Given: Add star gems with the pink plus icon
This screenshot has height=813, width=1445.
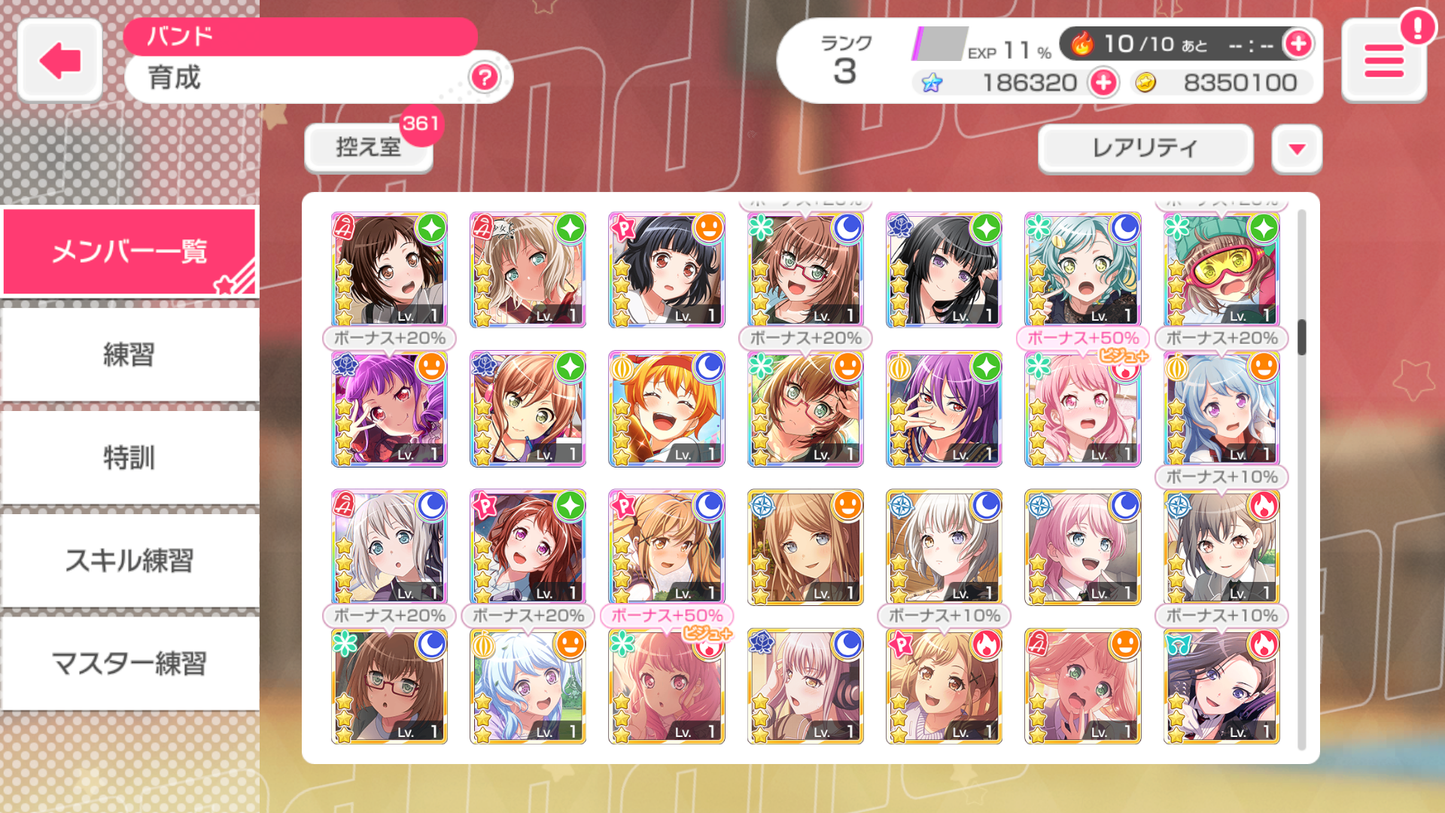Looking at the screenshot, I should [1104, 82].
